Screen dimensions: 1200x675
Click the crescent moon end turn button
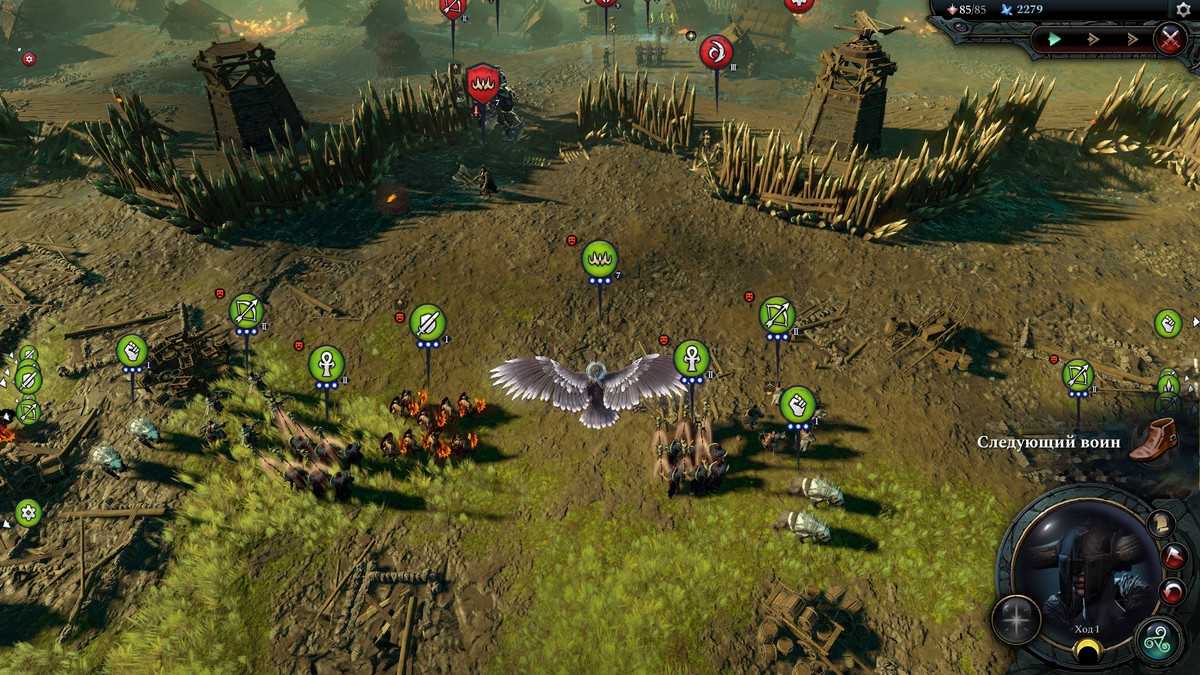pyautogui.click(x=1085, y=651)
